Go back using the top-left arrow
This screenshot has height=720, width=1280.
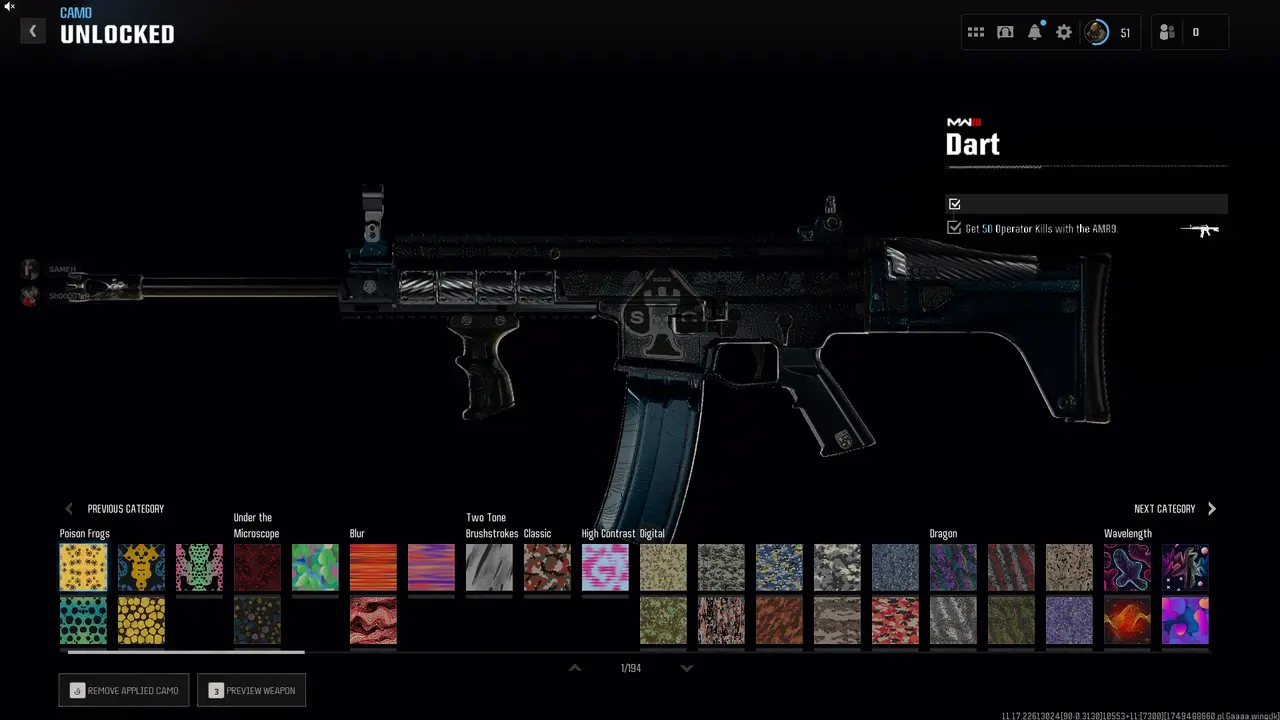[x=32, y=32]
